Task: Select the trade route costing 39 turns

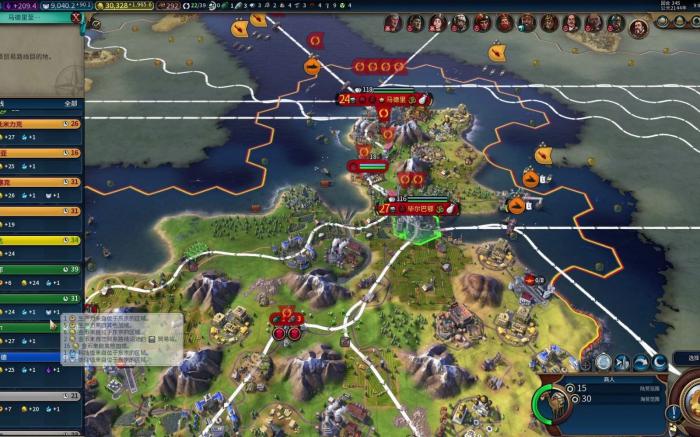Action: [x=40, y=269]
